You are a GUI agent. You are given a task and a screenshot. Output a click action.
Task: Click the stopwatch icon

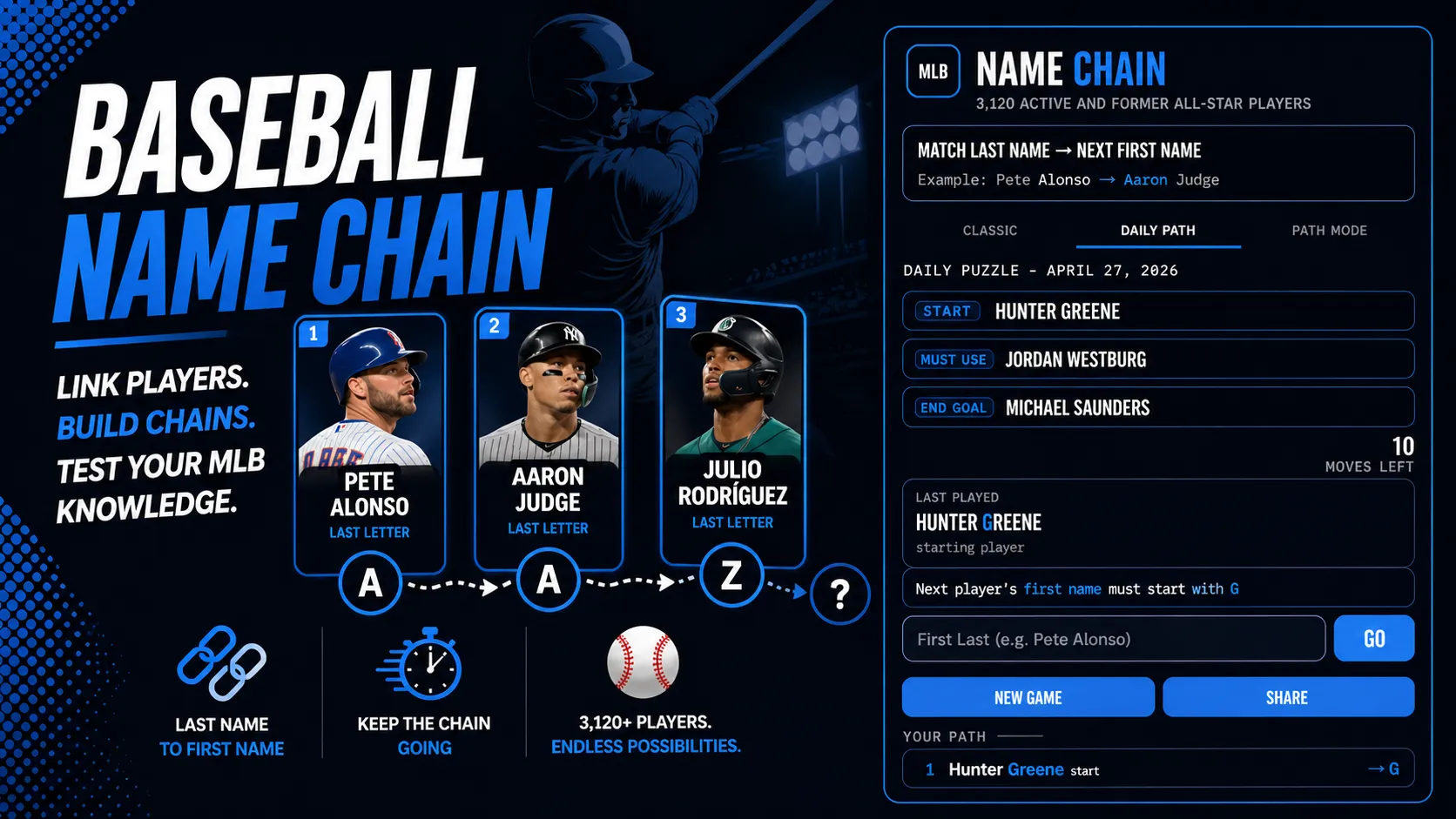pyautogui.click(x=425, y=666)
